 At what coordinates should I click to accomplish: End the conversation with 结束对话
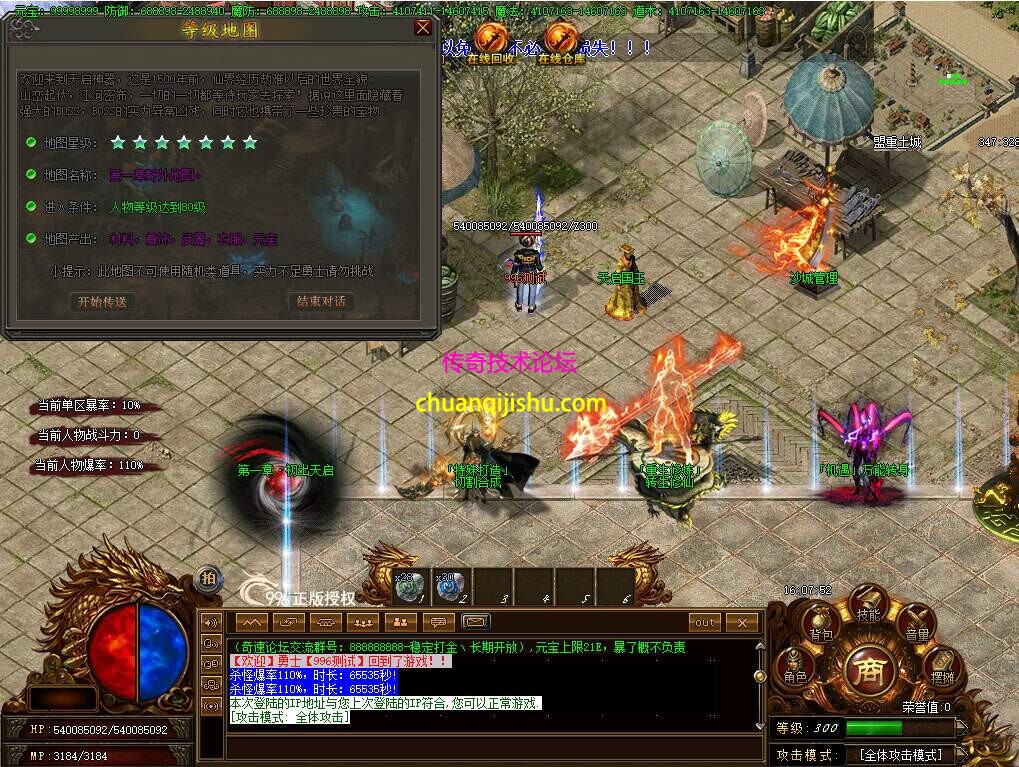(x=321, y=301)
